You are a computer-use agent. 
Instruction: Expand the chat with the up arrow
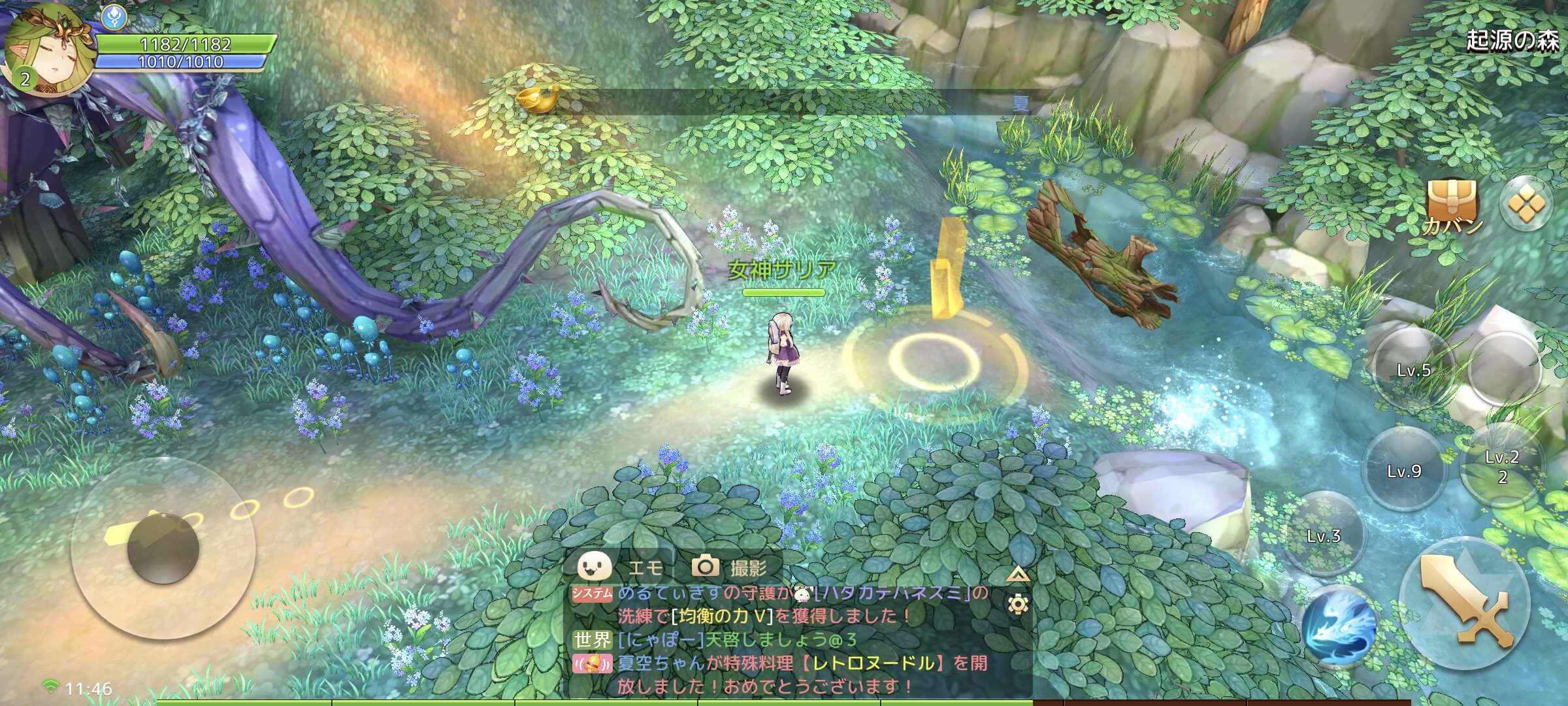1017,575
